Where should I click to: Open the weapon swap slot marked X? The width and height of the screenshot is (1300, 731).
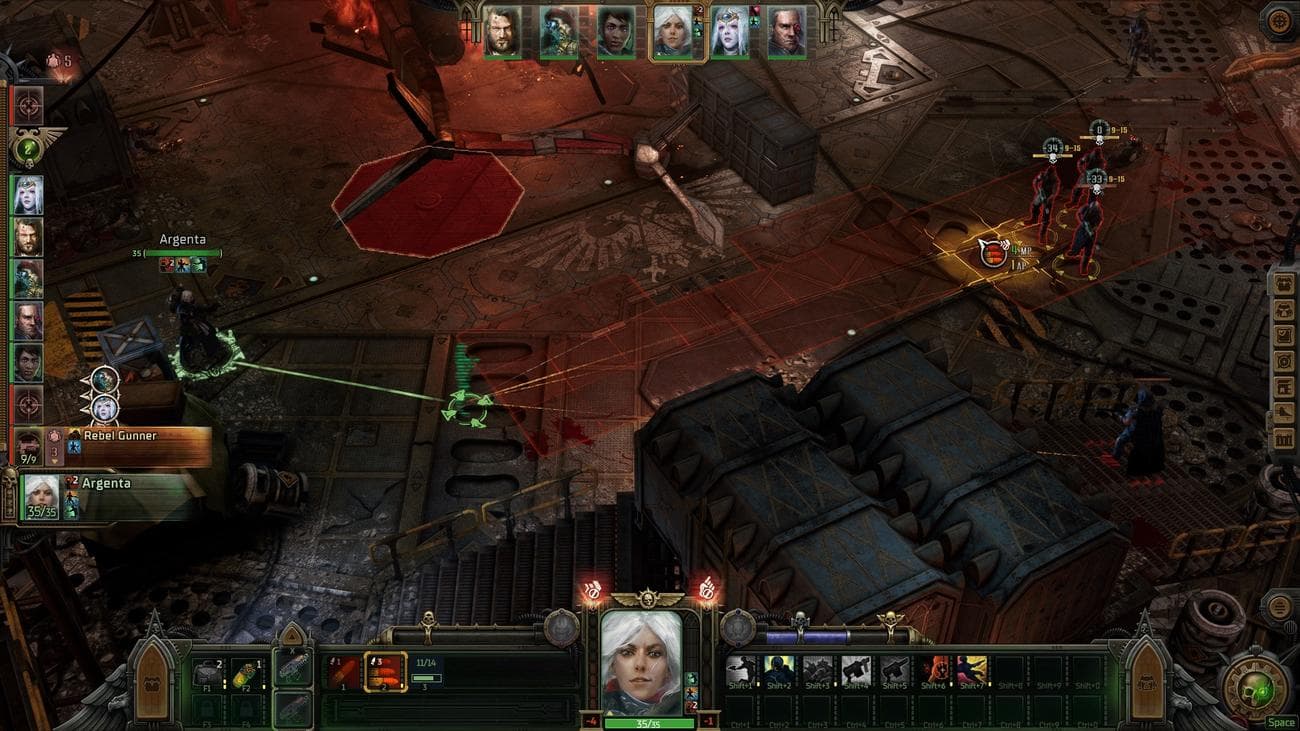click(x=292, y=670)
